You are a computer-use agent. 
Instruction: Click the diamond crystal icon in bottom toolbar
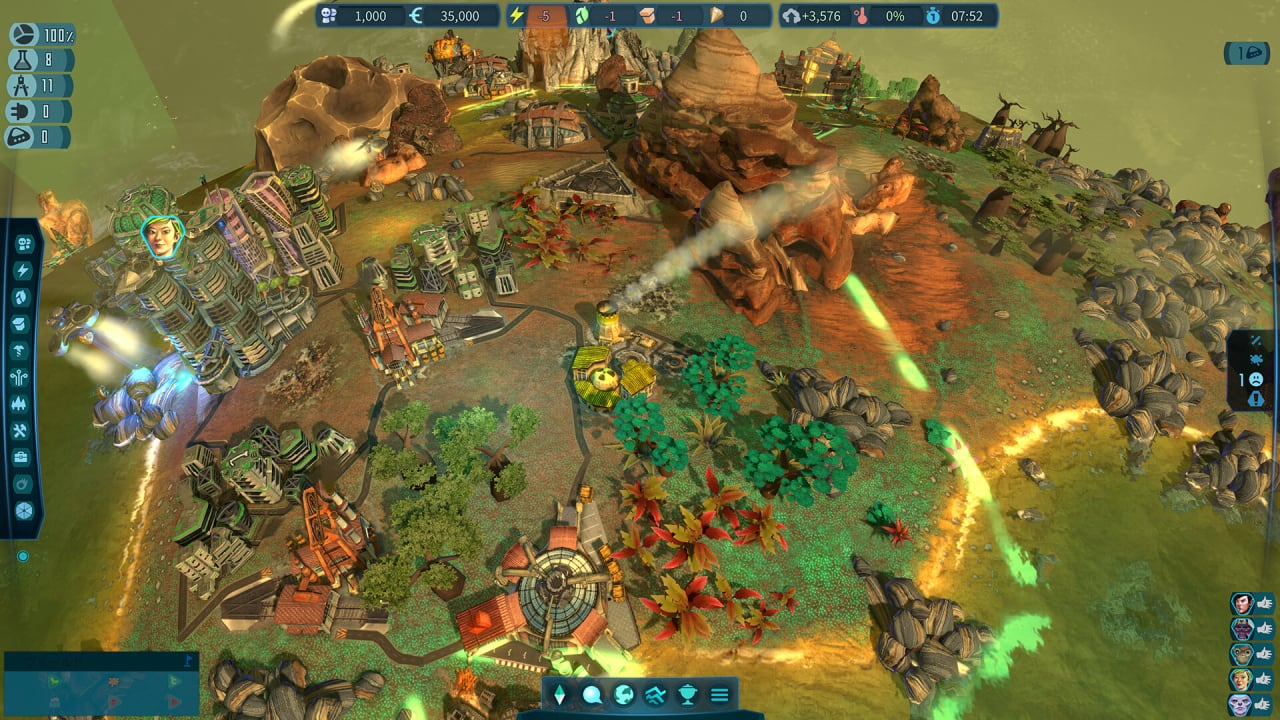[560, 694]
